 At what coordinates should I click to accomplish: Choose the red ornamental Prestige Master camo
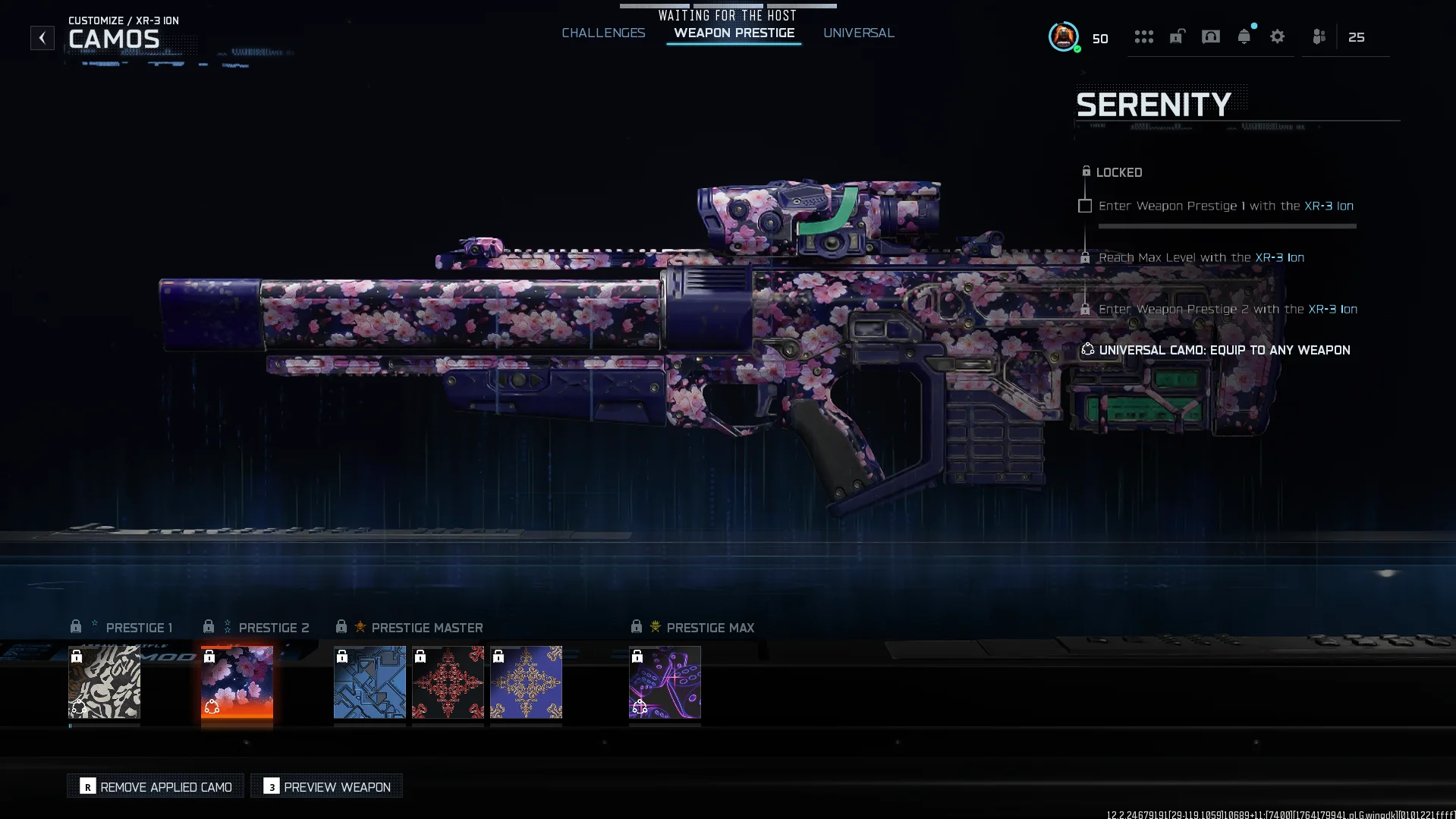pyautogui.click(x=448, y=682)
